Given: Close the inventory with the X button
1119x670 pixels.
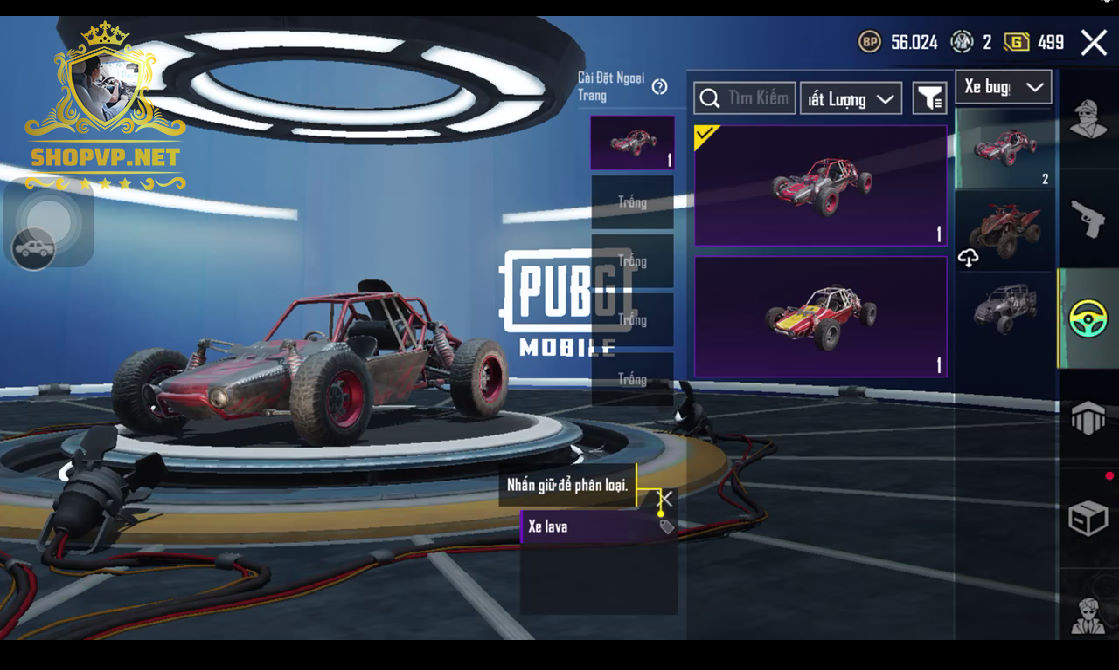Looking at the screenshot, I should [x=1093, y=42].
